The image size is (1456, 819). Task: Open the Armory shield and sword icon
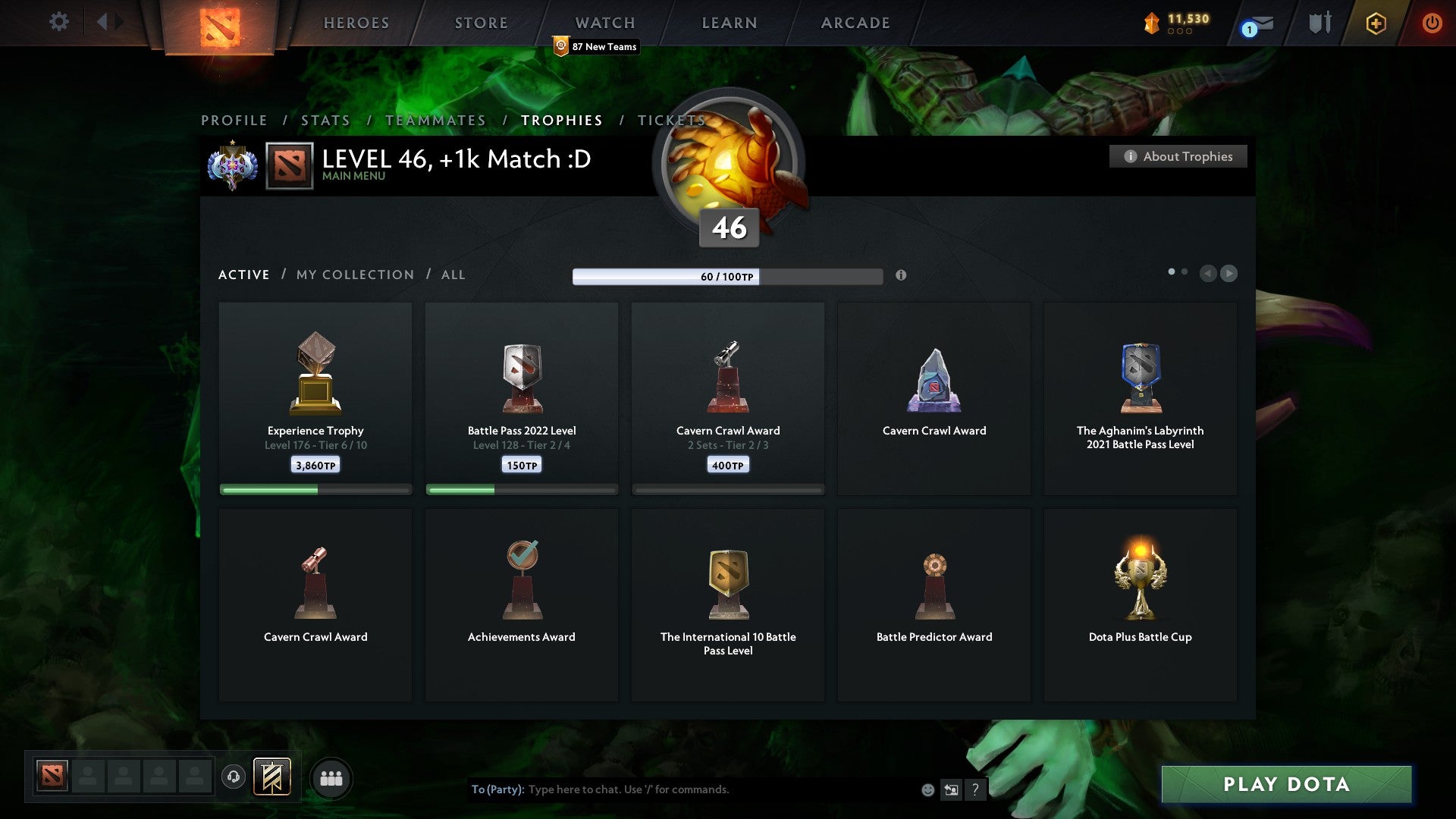[1319, 23]
